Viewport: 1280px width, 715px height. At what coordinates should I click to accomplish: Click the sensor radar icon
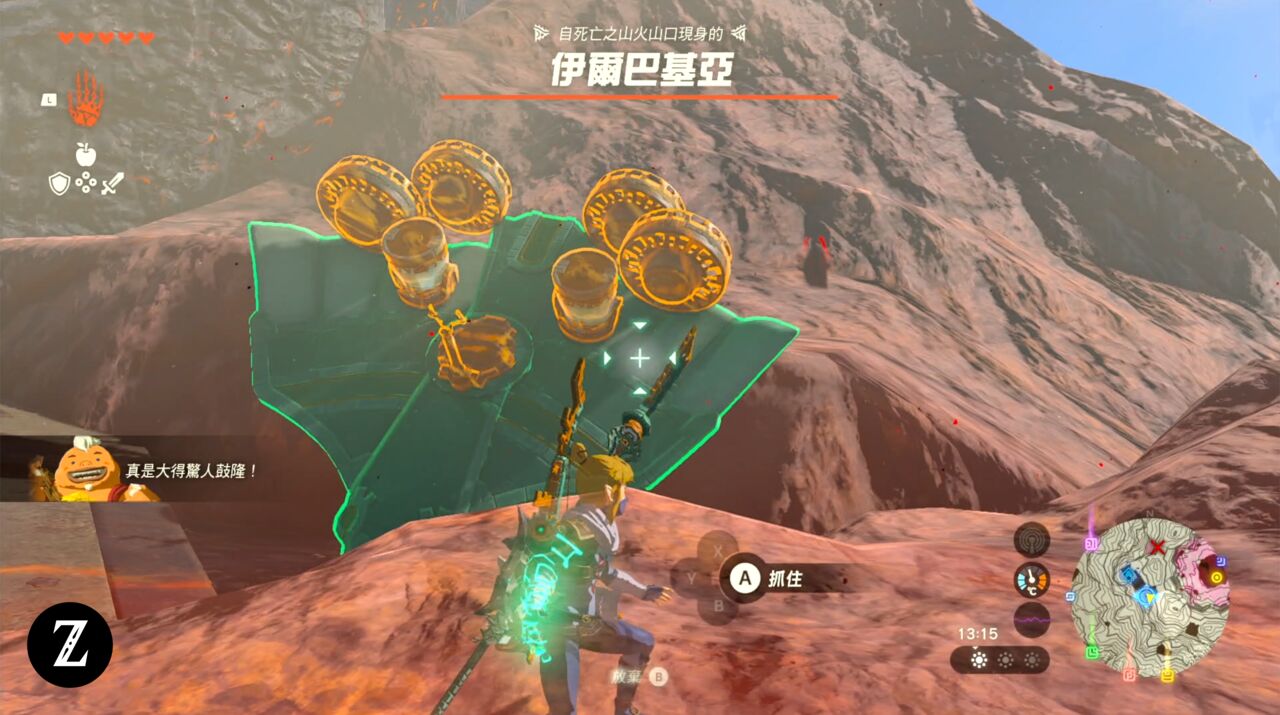pos(1031,540)
